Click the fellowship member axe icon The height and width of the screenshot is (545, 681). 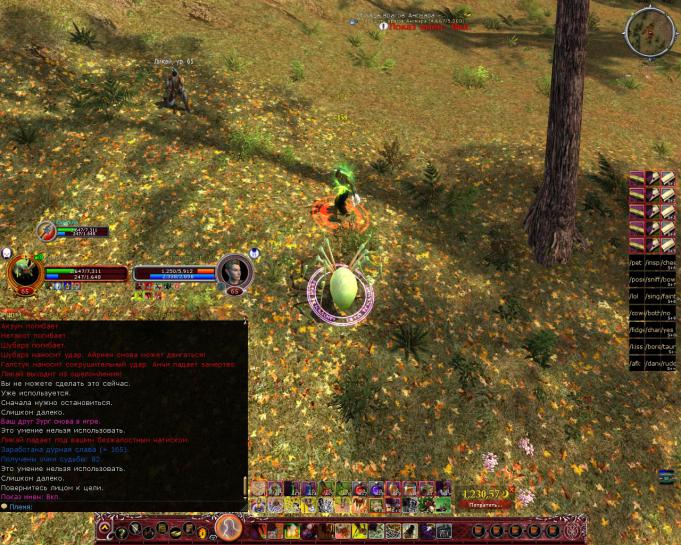click(x=46, y=230)
